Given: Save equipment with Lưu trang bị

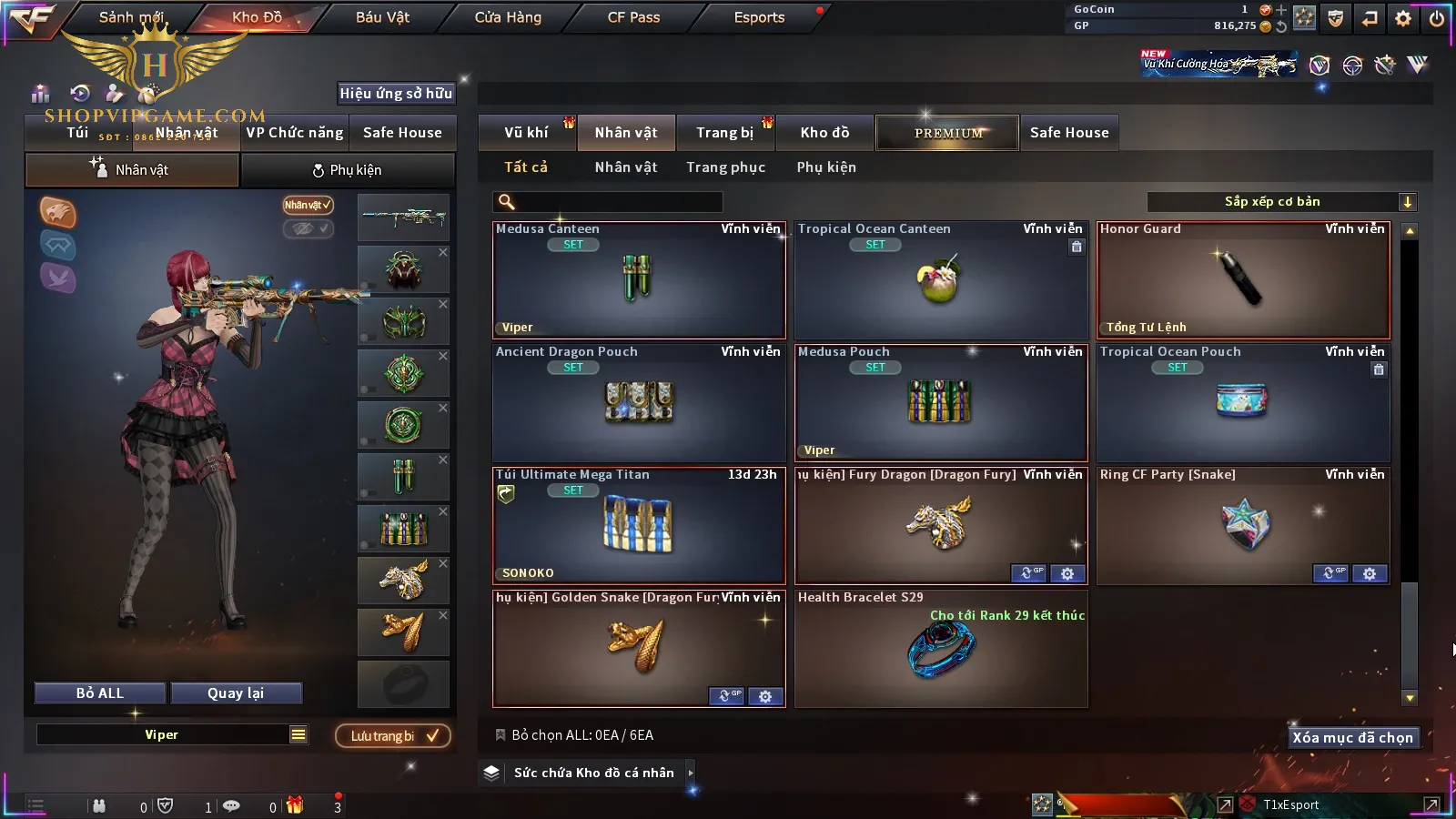Looking at the screenshot, I should (393, 736).
